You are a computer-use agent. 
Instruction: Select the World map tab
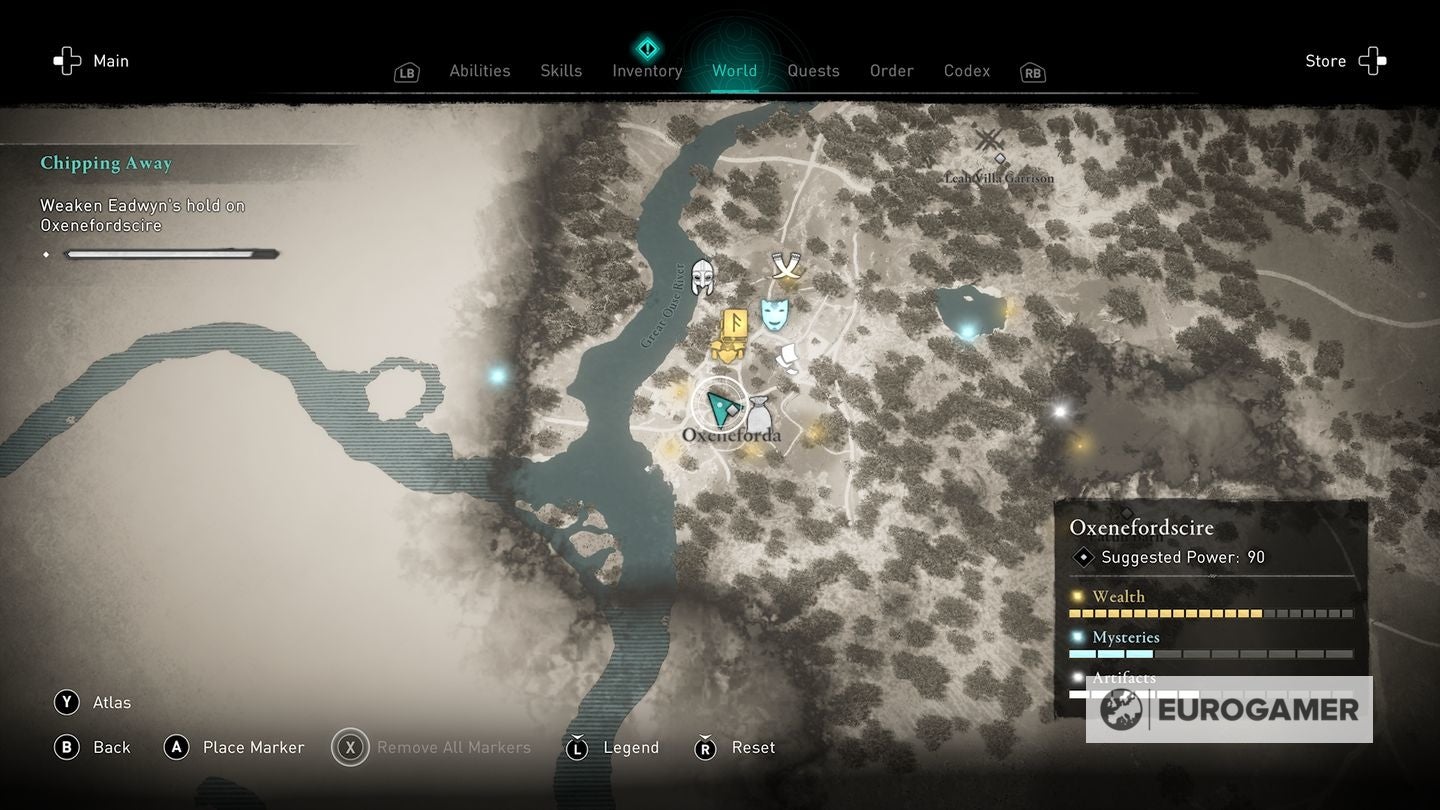(734, 71)
